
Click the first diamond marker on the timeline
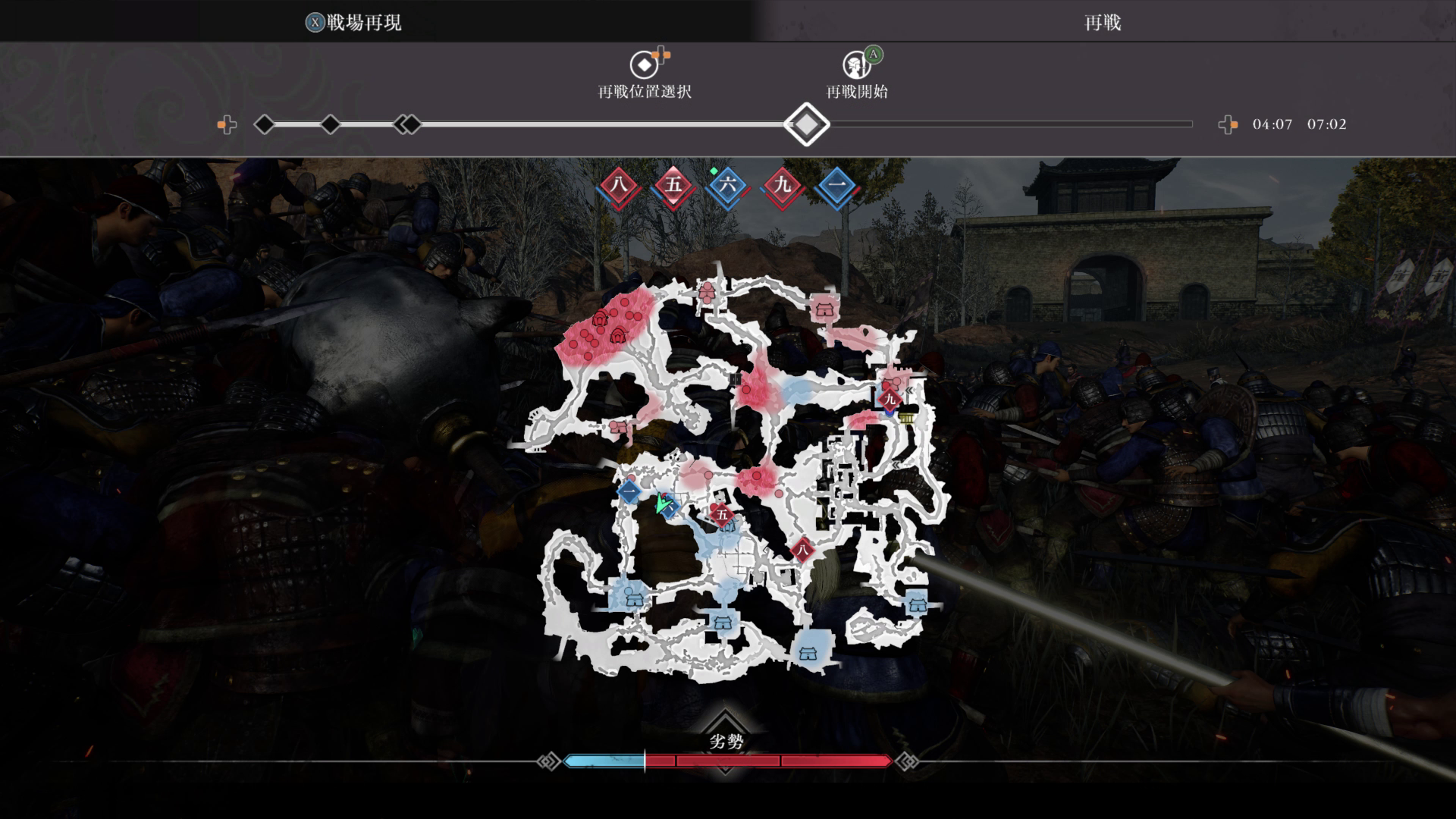[x=265, y=124]
